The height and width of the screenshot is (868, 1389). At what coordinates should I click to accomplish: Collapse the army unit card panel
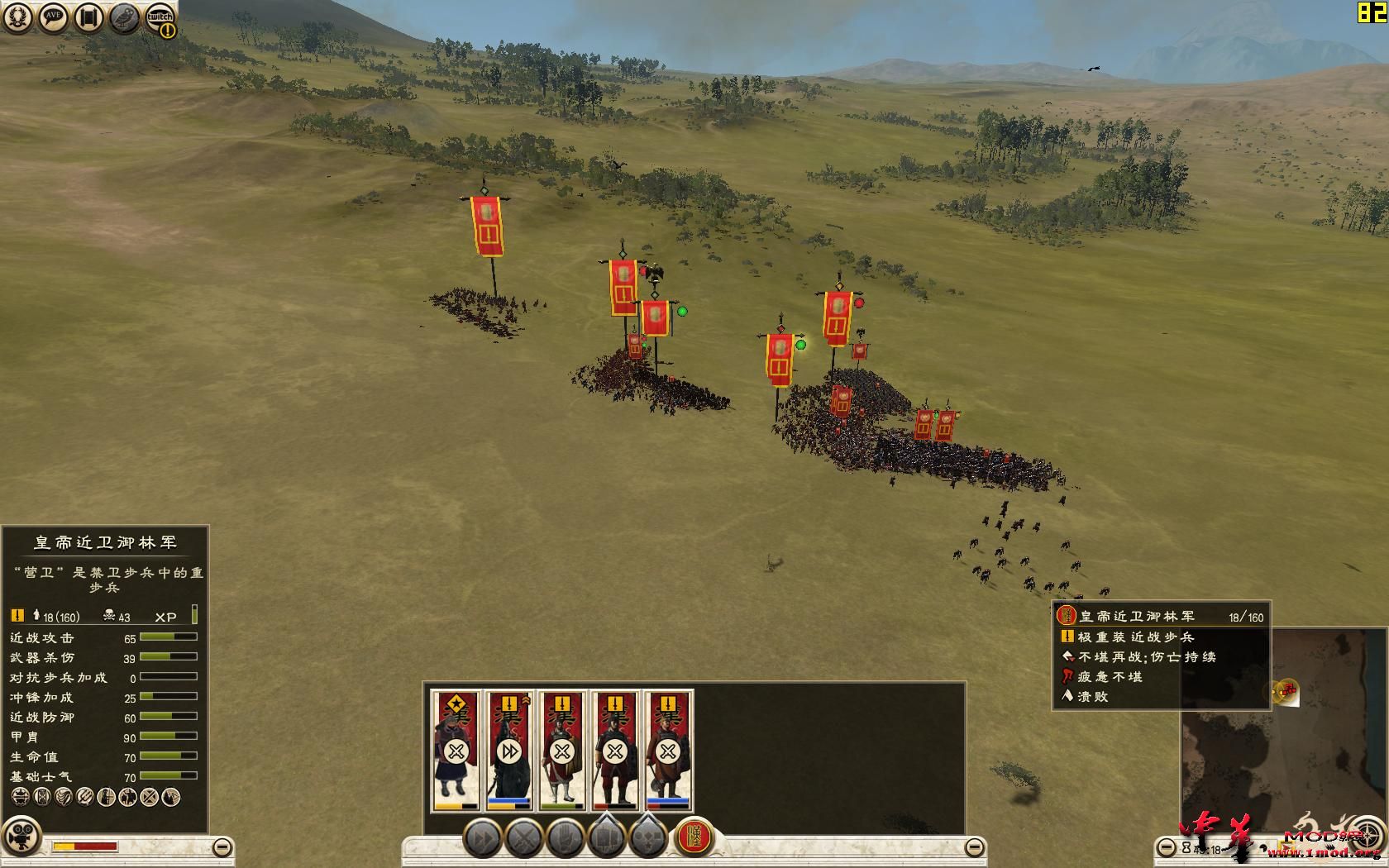[x=975, y=847]
